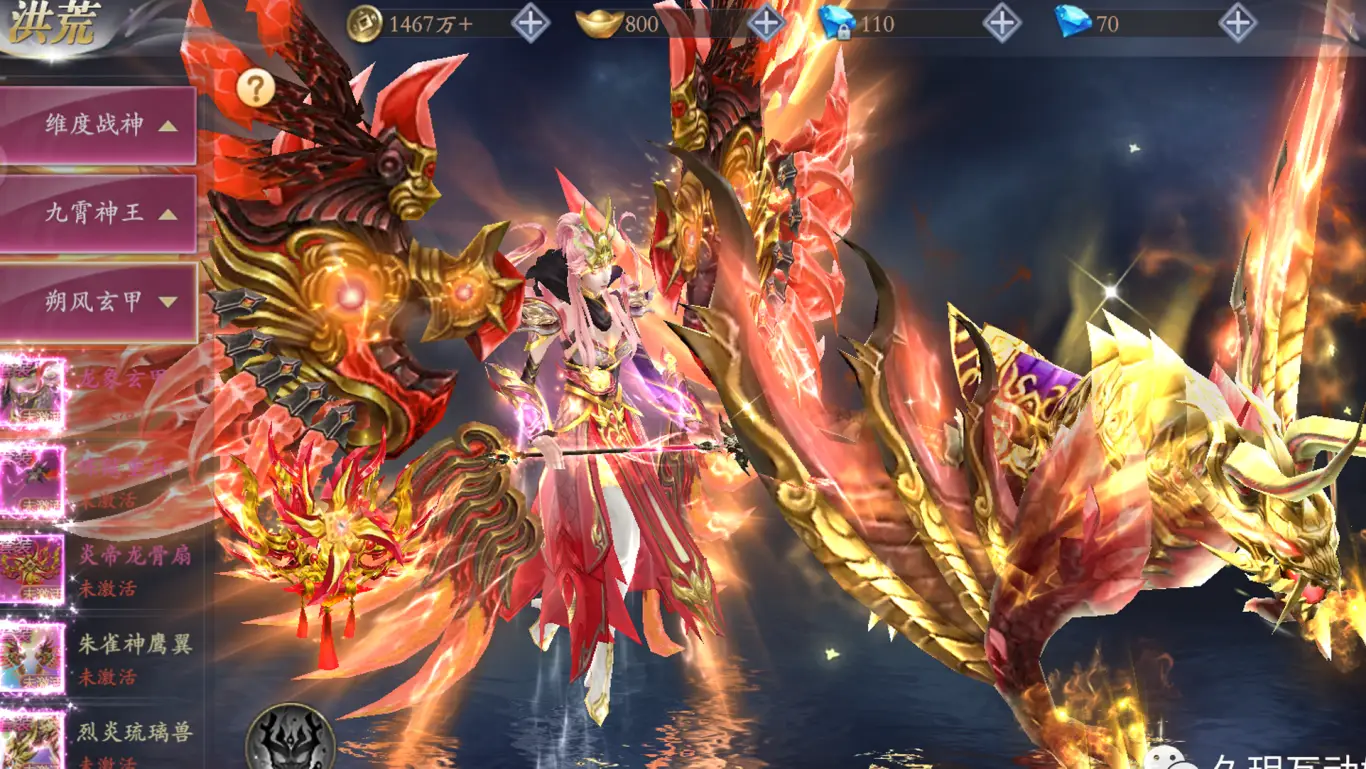Screen dimensions: 1366x769
Task: Collapse the 朔风玄甲 category
Action: pos(97,302)
